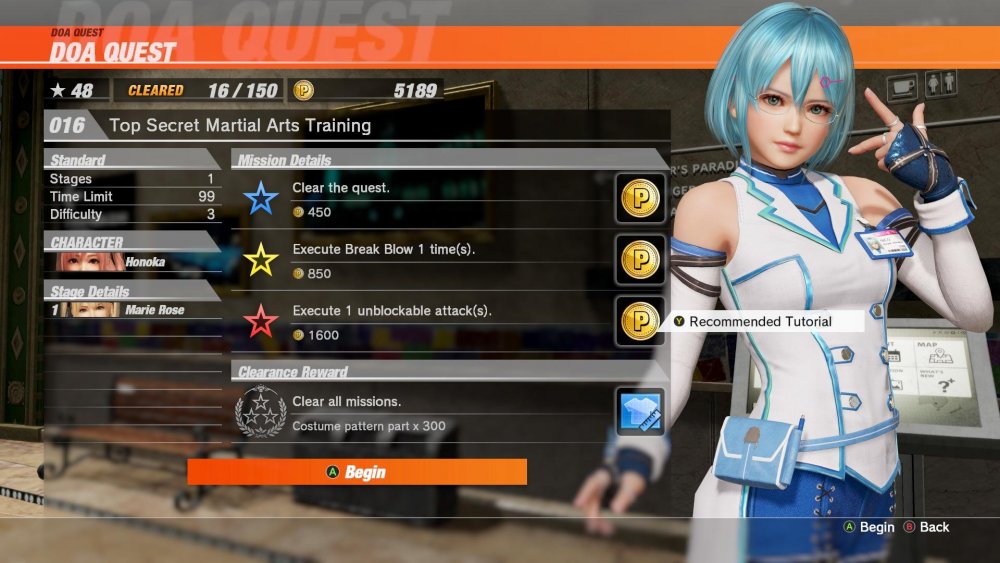Select the costume pattern part reward icon

point(640,412)
